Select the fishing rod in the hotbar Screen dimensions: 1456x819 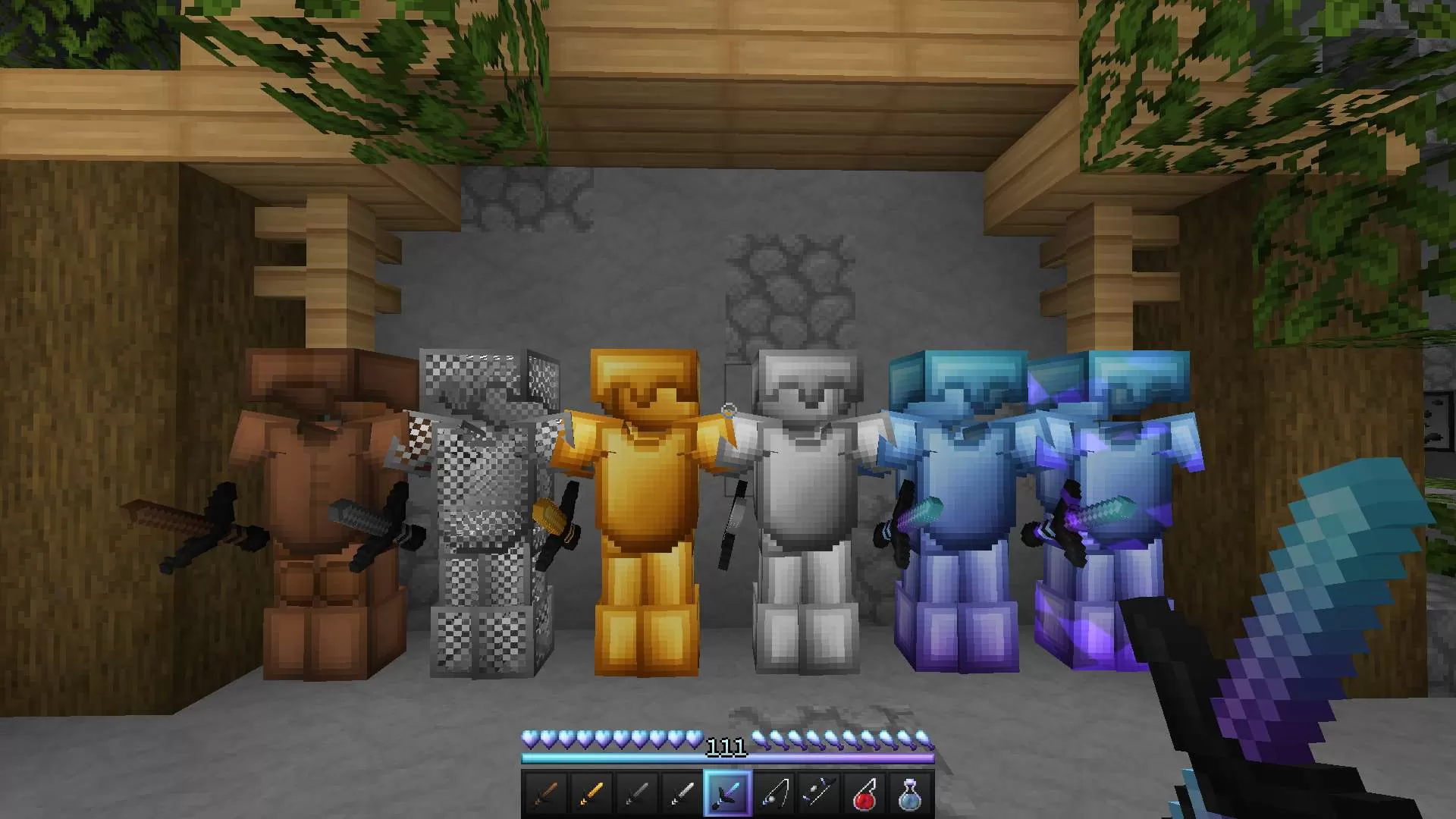pos(775,792)
